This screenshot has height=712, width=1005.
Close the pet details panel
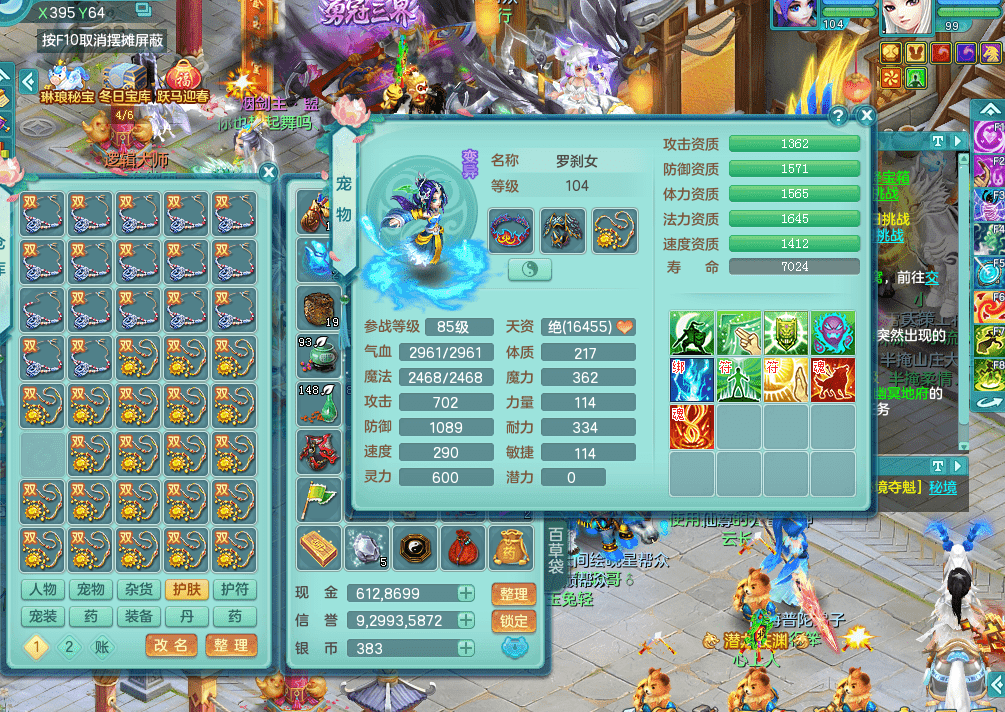tap(866, 116)
